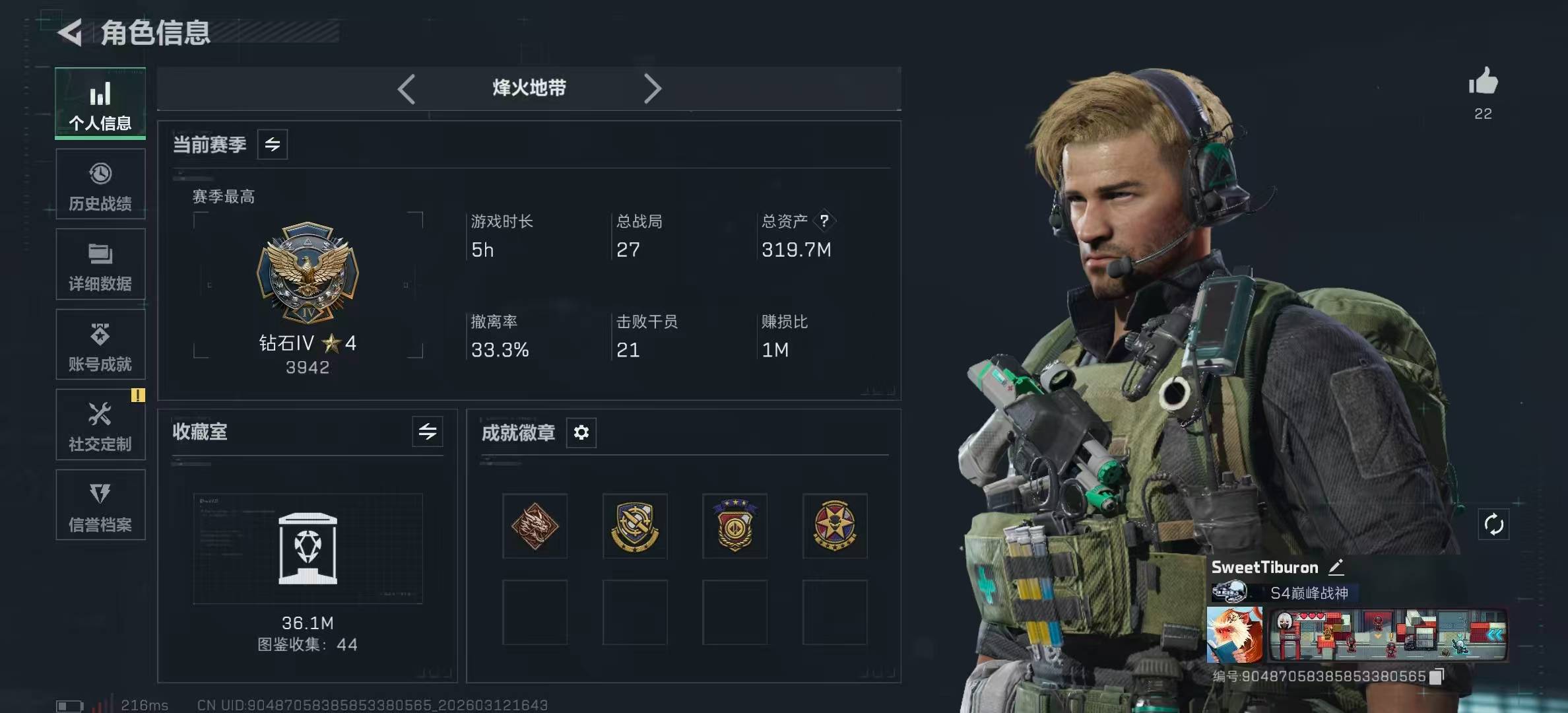Toggle the 当前赛季 season swap button
1568x713 pixels.
point(273,145)
